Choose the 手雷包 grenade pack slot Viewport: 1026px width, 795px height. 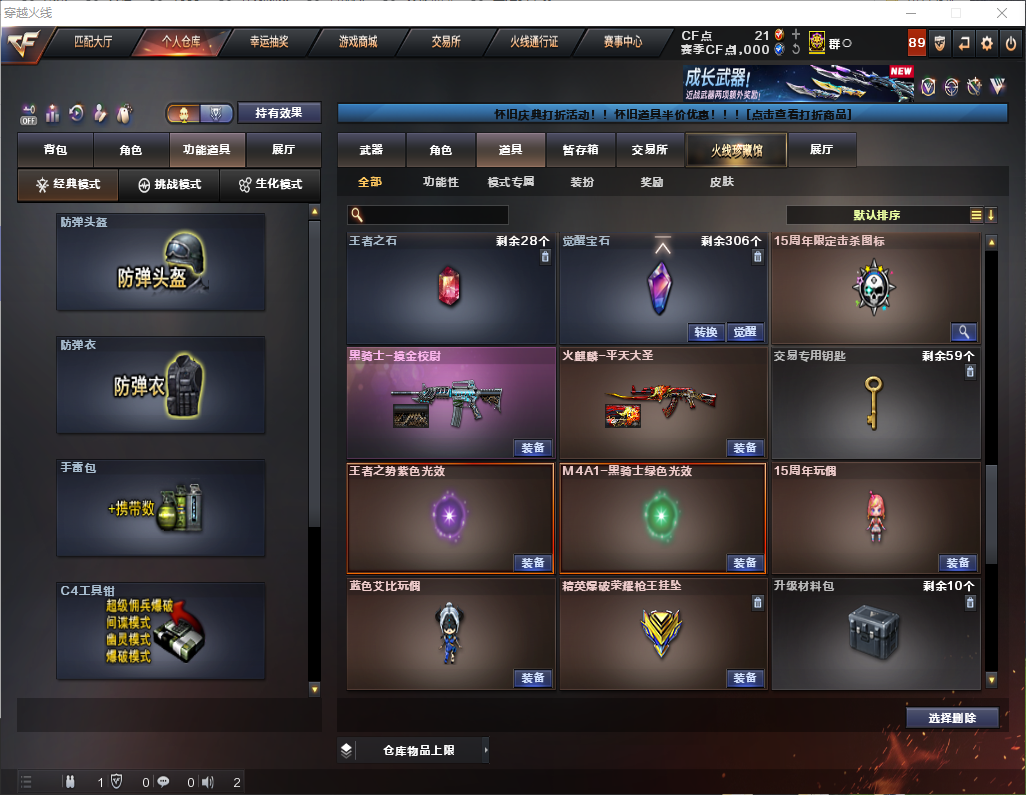[161, 508]
